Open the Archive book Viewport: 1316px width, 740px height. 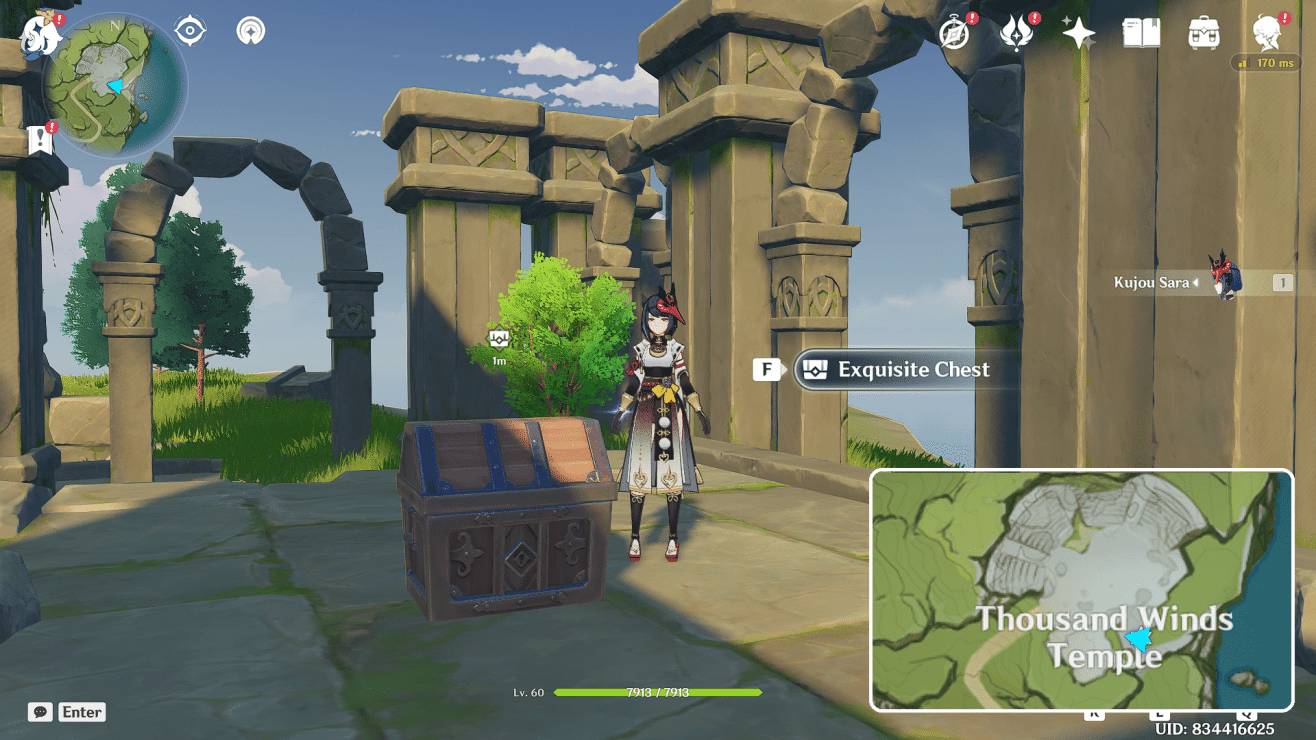(1144, 33)
